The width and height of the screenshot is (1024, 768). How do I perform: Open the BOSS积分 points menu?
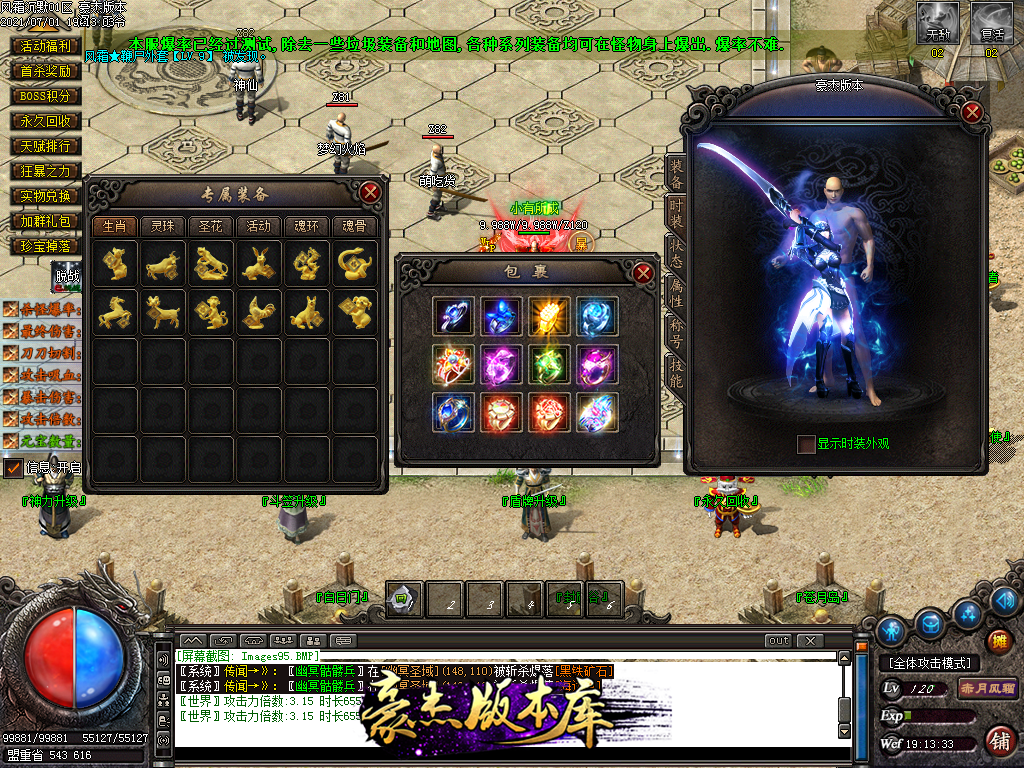click(x=46, y=96)
